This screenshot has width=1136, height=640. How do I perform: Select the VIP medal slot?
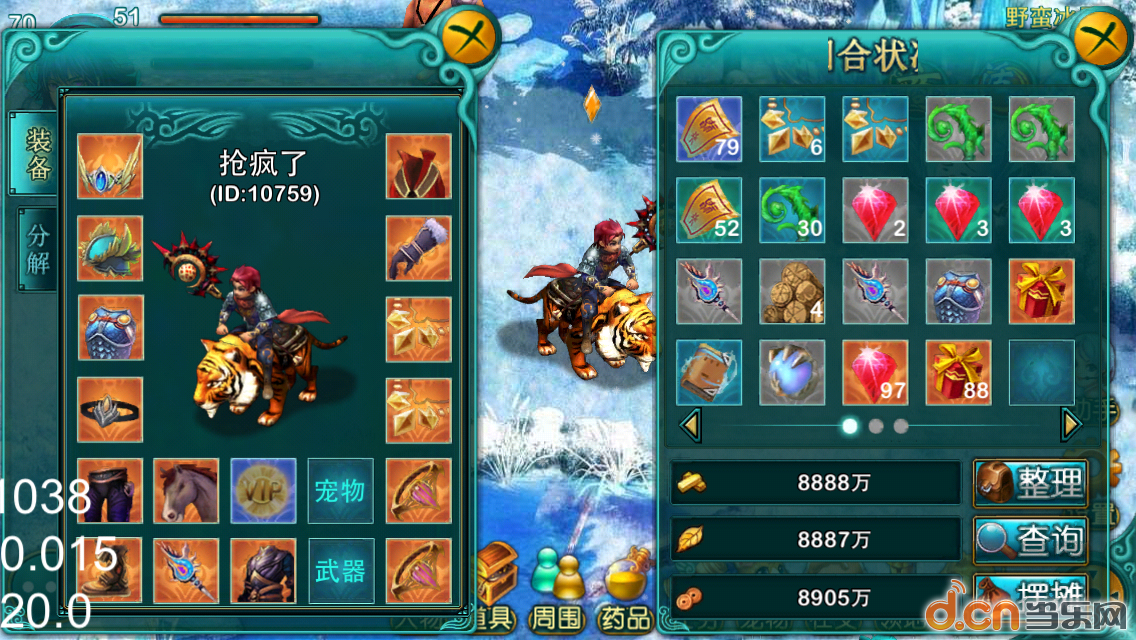263,491
